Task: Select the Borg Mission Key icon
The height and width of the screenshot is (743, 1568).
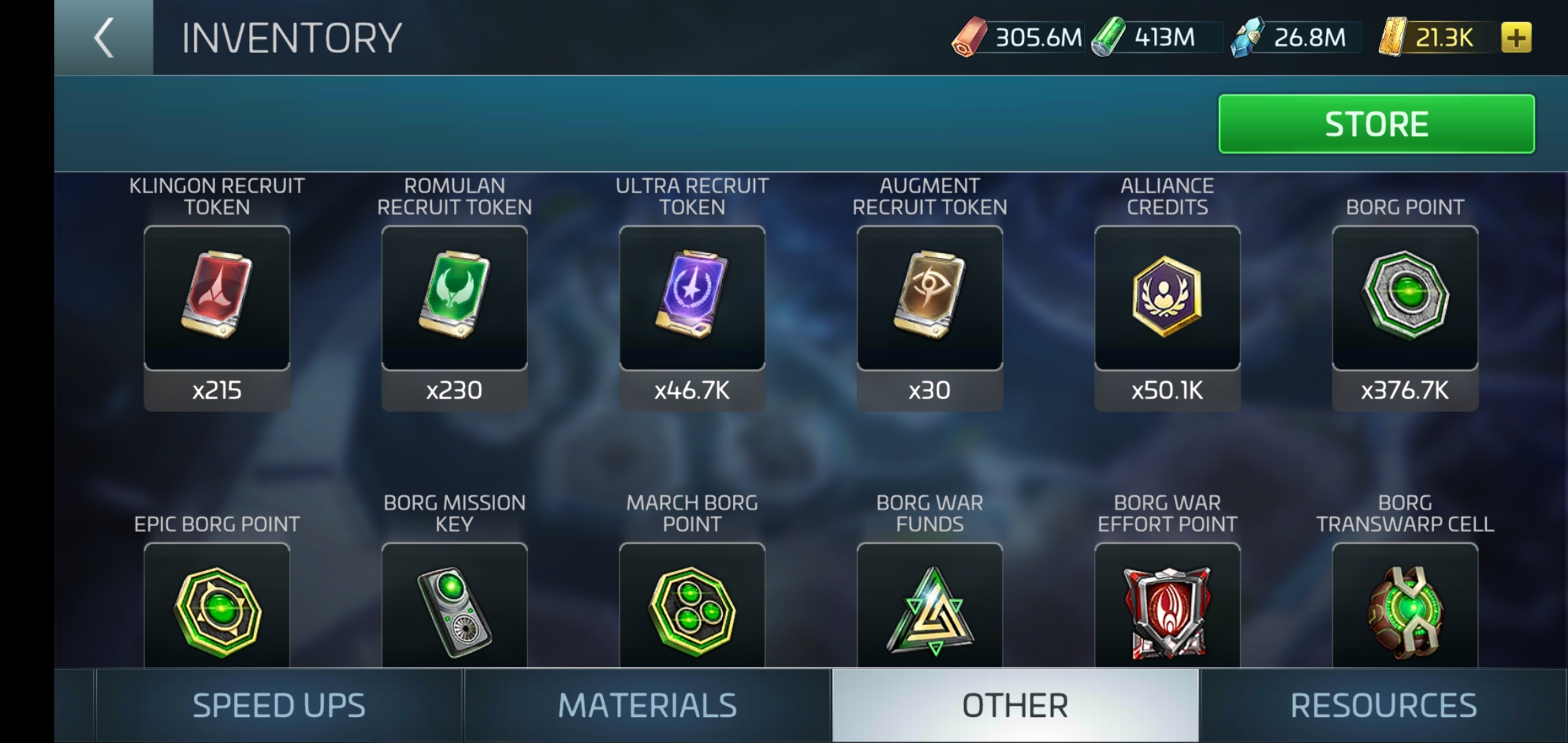Action: click(454, 609)
